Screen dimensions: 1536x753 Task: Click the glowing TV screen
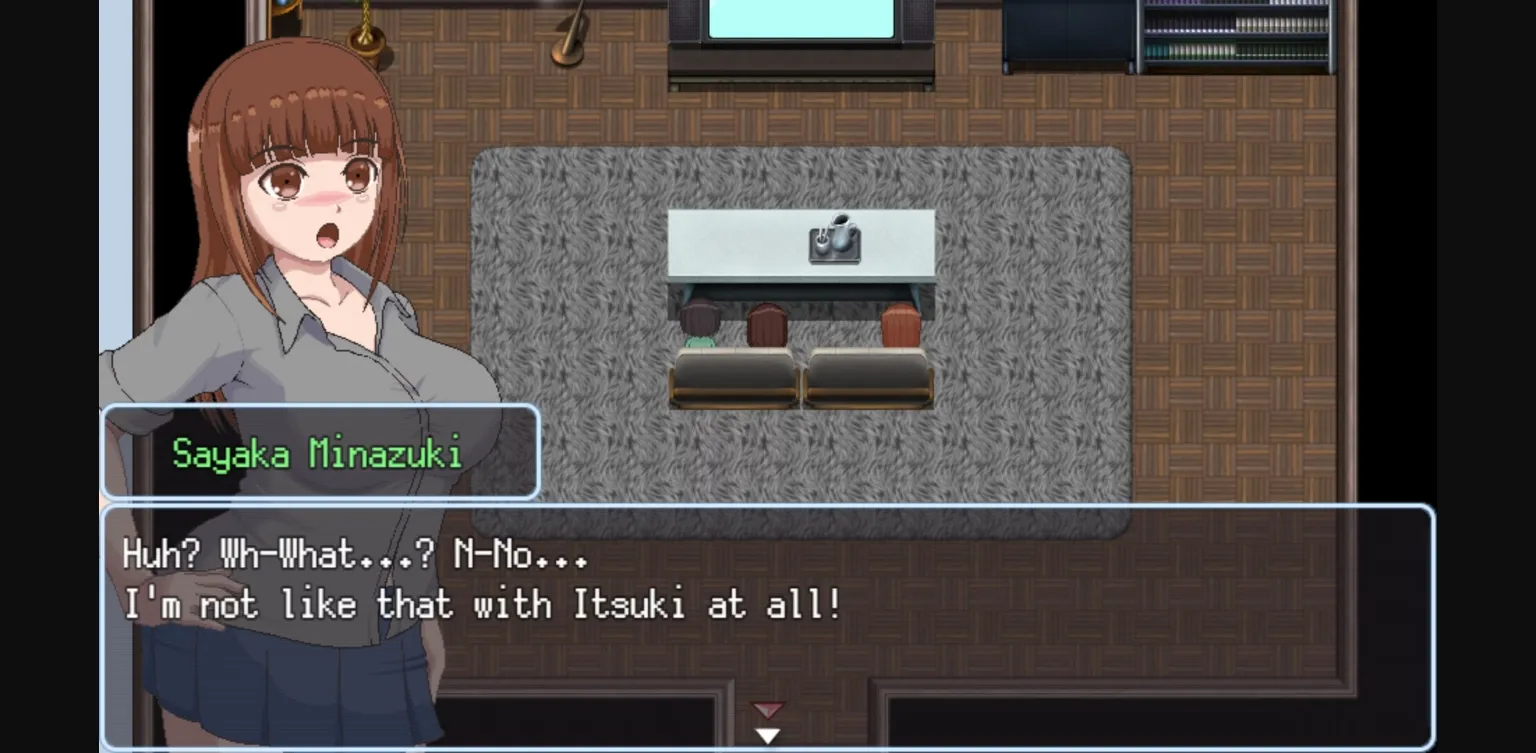pos(800,20)
